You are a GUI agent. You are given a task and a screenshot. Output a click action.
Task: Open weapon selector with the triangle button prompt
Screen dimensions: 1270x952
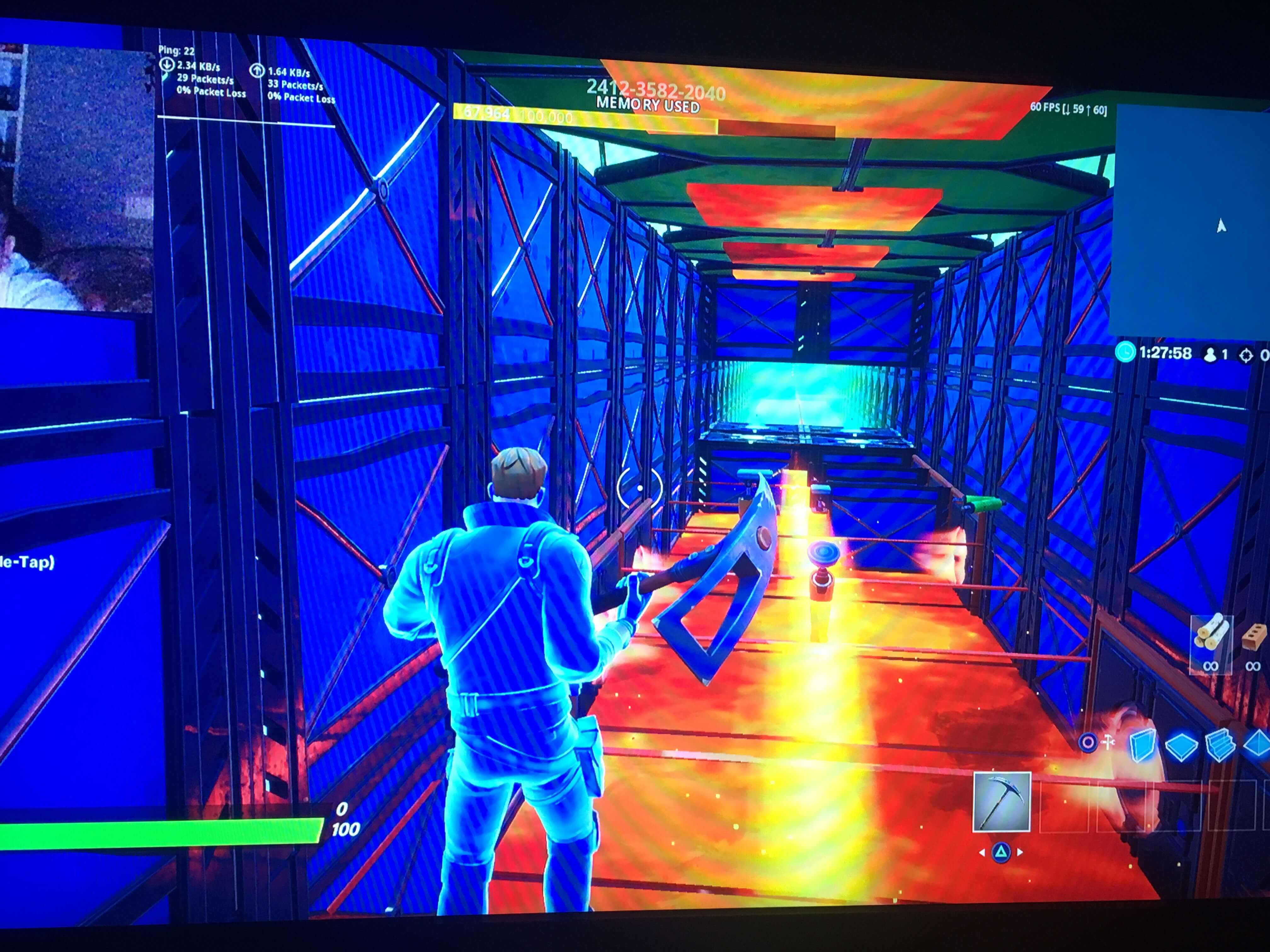point(1001,854)
